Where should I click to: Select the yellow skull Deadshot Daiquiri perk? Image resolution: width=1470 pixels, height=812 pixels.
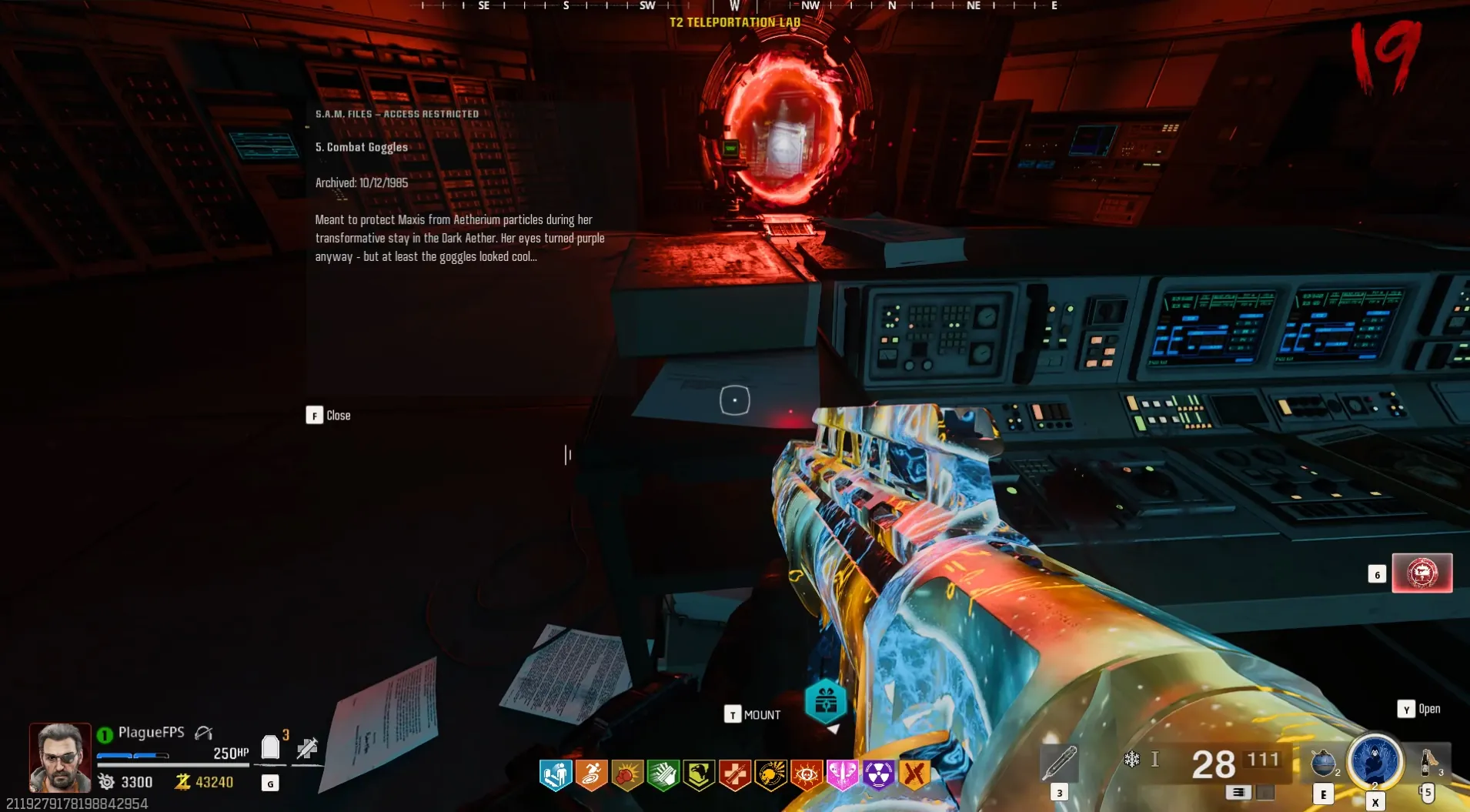pos(770,774)
